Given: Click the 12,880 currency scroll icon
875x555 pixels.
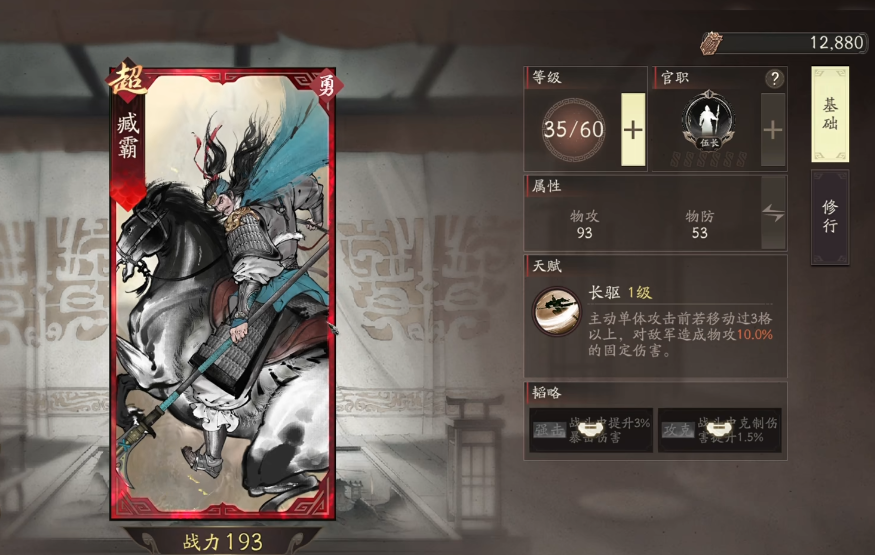Looking at the screenshot, I should (710, 42).
